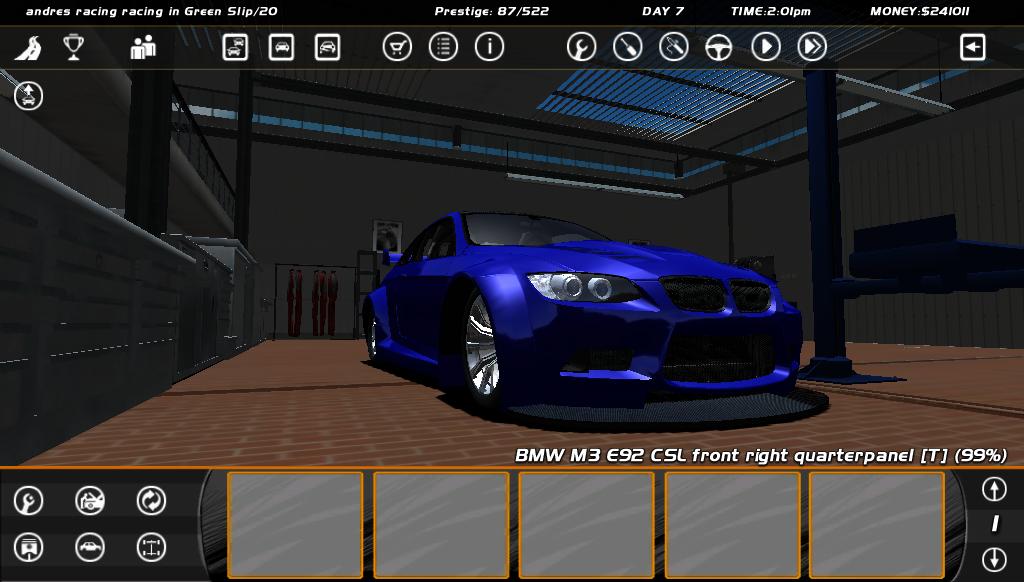
Task: Click the circular refresh arrows icon
Action: [x=151, y=500]
